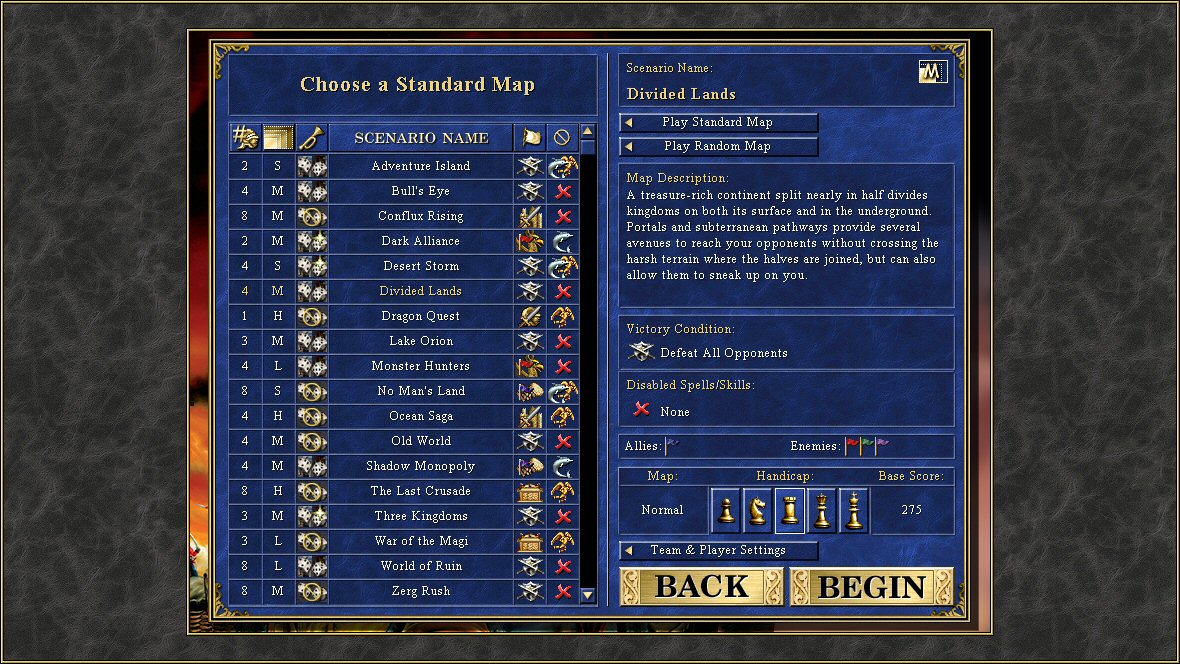The image size is (1180, 664).
Task: Select the Adventure Island scenario
Action: tap(420, 166)
